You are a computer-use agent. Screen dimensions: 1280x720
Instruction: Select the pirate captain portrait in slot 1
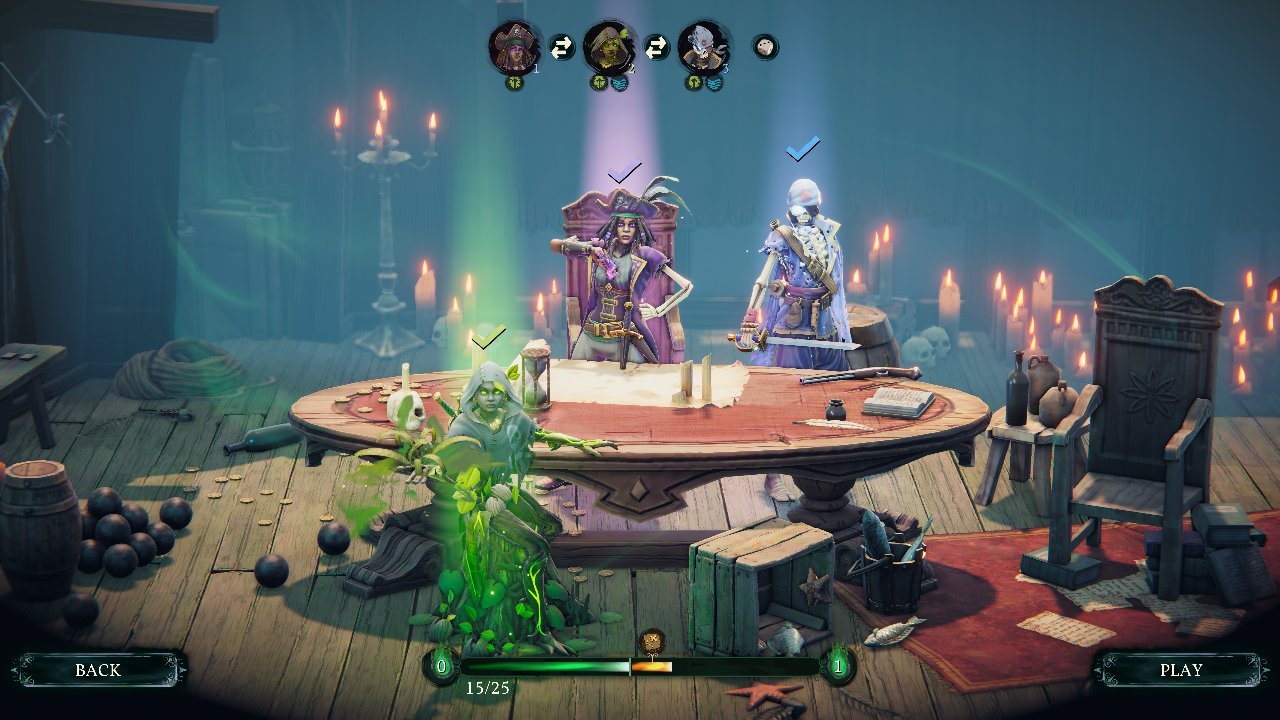pos(514,47)
